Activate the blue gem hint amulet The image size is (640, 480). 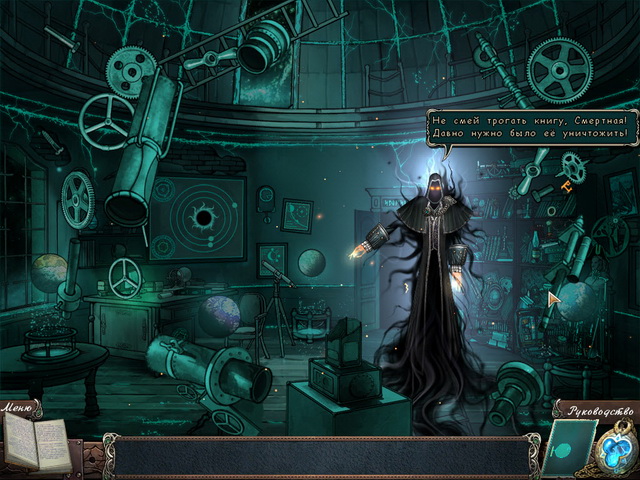tap(615, 451)
